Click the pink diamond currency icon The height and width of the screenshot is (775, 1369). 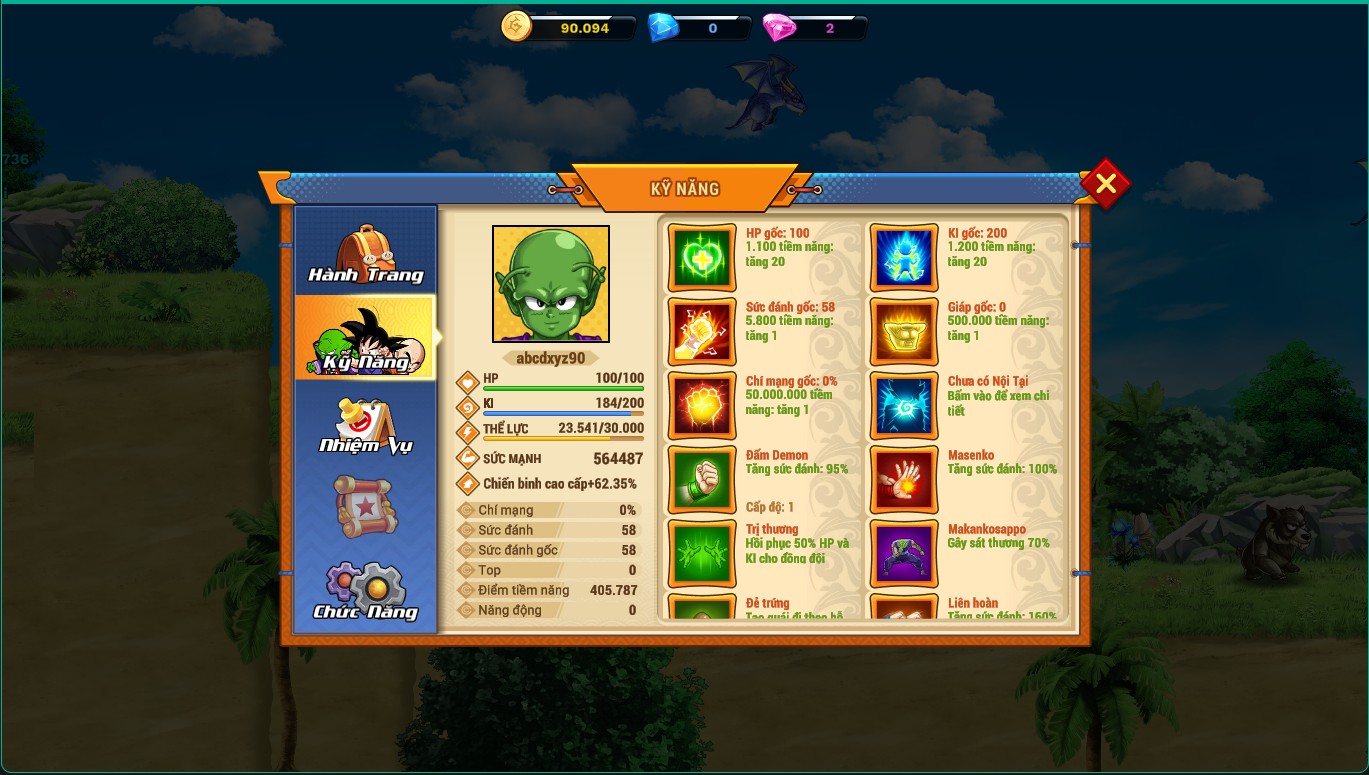[779, 28]
